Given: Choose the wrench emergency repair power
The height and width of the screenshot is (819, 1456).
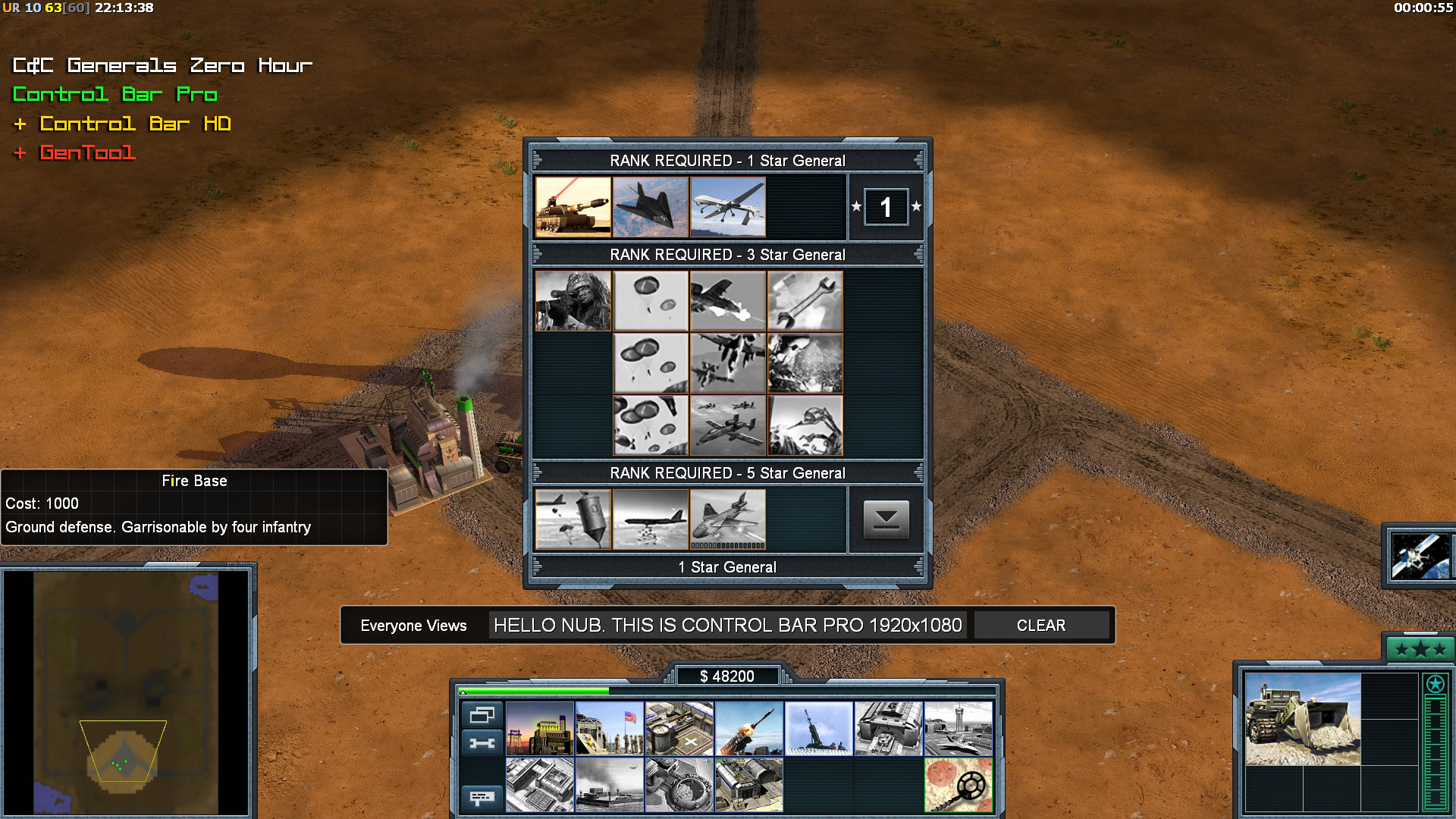Looking at the screenshot, I should (805, 301).
